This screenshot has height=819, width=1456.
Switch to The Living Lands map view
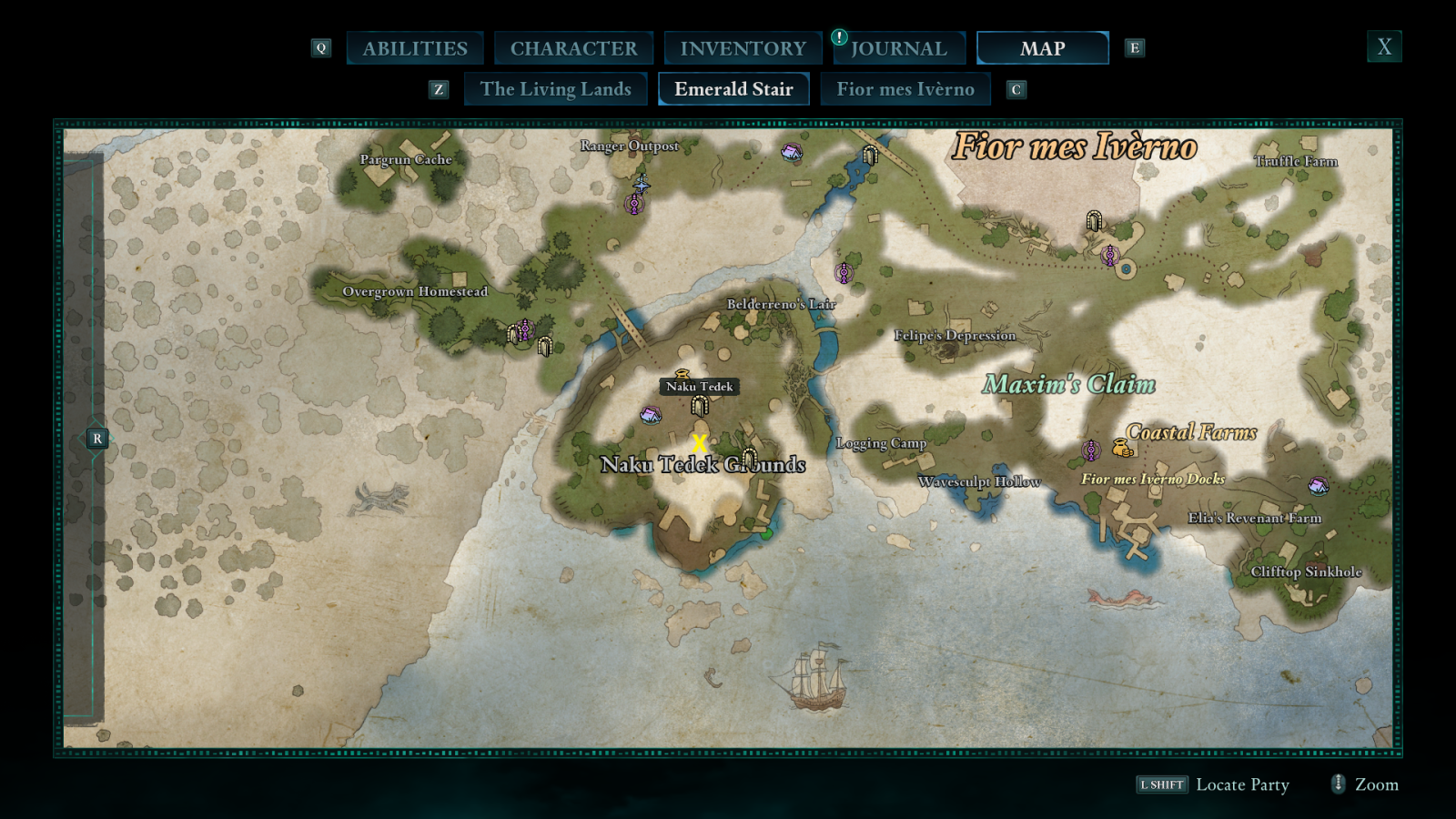pyautogui.click(x=556, y=89)
